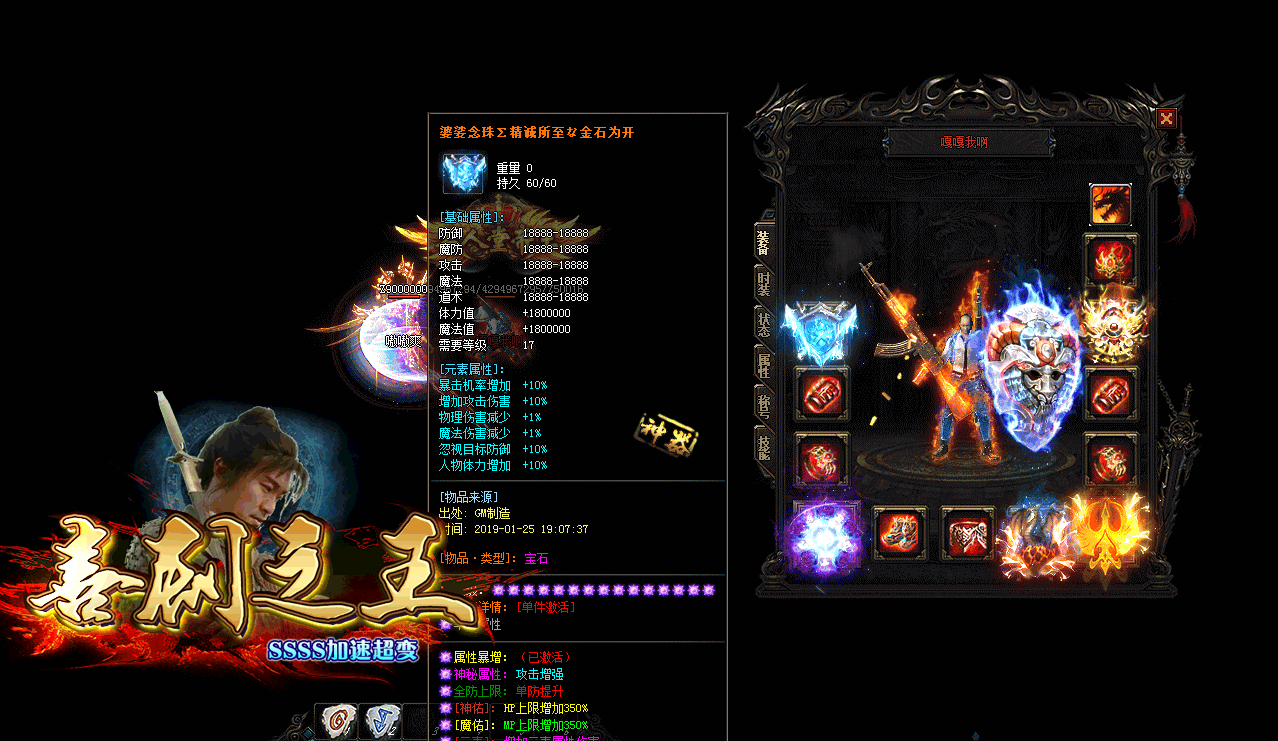Close the character equipment window
Viewport: 1278px width, 741px height.
(1167, 119)
